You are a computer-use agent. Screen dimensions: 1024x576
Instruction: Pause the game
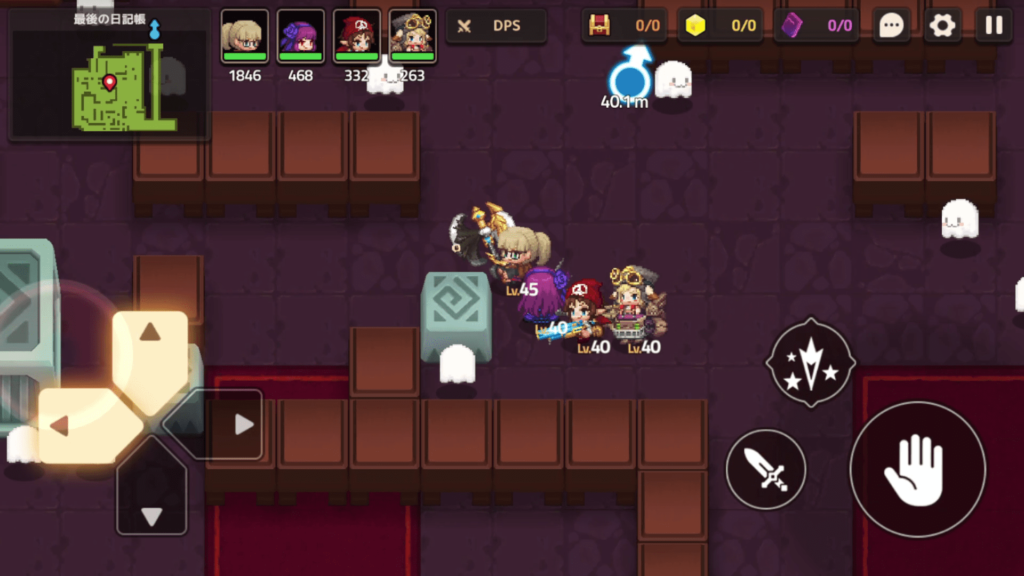click(993, 26)
